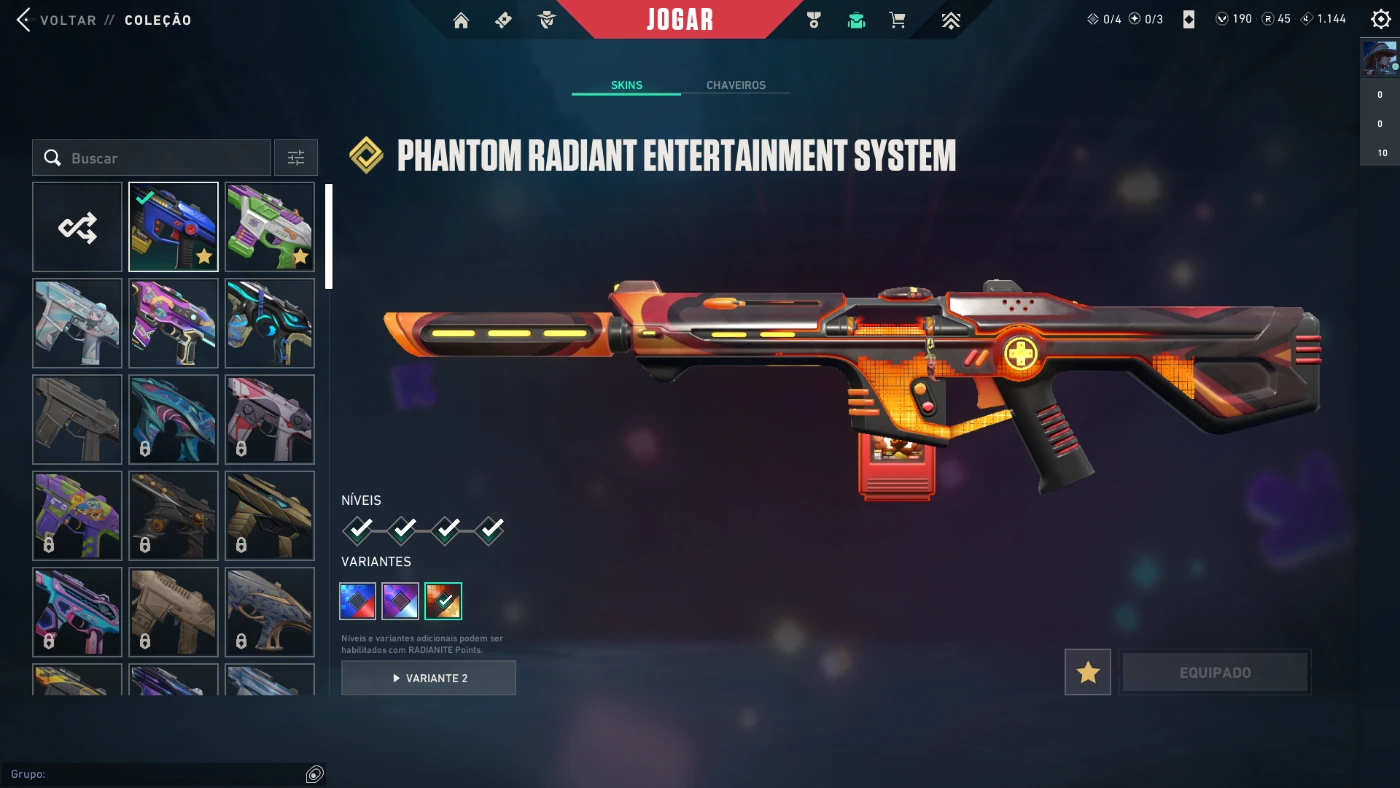Select the Skins tab
The width and height of the screenshot is (1400, 788).
pos(626,85)
